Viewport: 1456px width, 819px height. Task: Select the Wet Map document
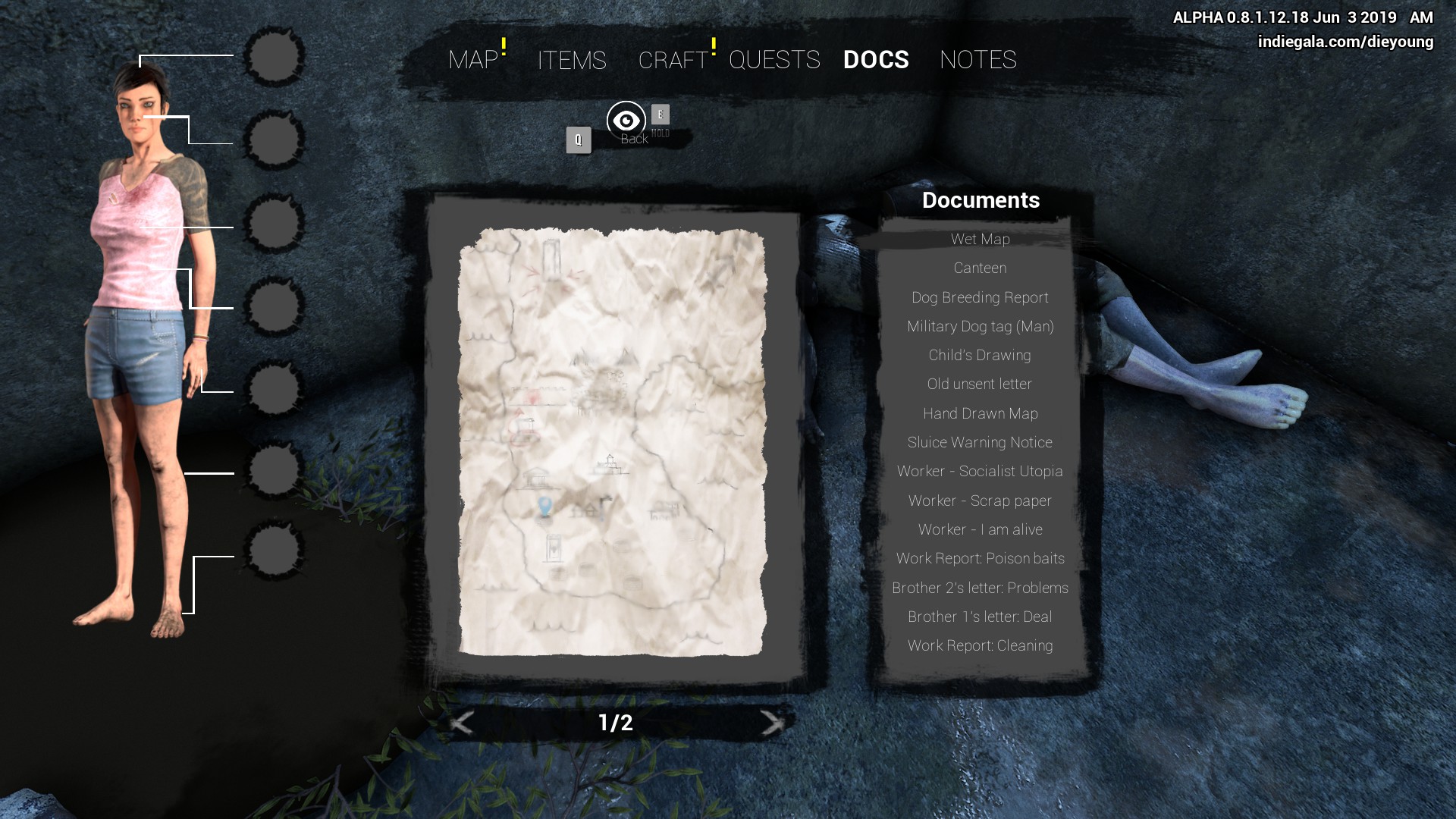click(980, 240)
